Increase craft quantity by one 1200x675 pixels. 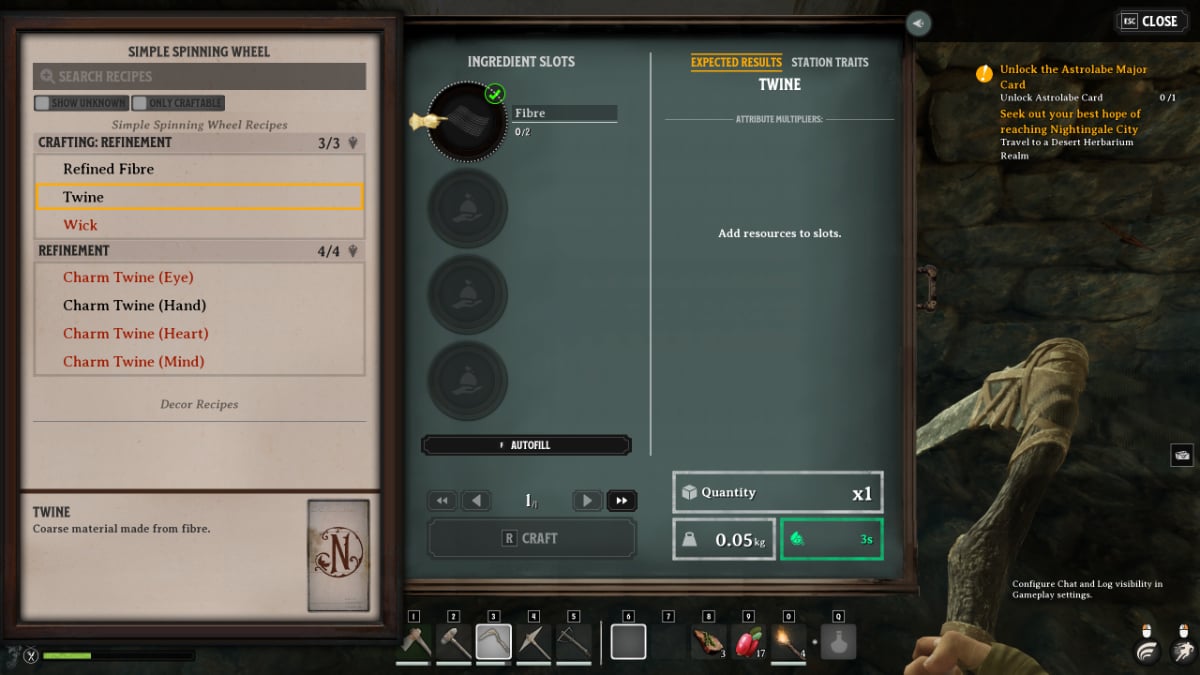click(x=588, y=501)
